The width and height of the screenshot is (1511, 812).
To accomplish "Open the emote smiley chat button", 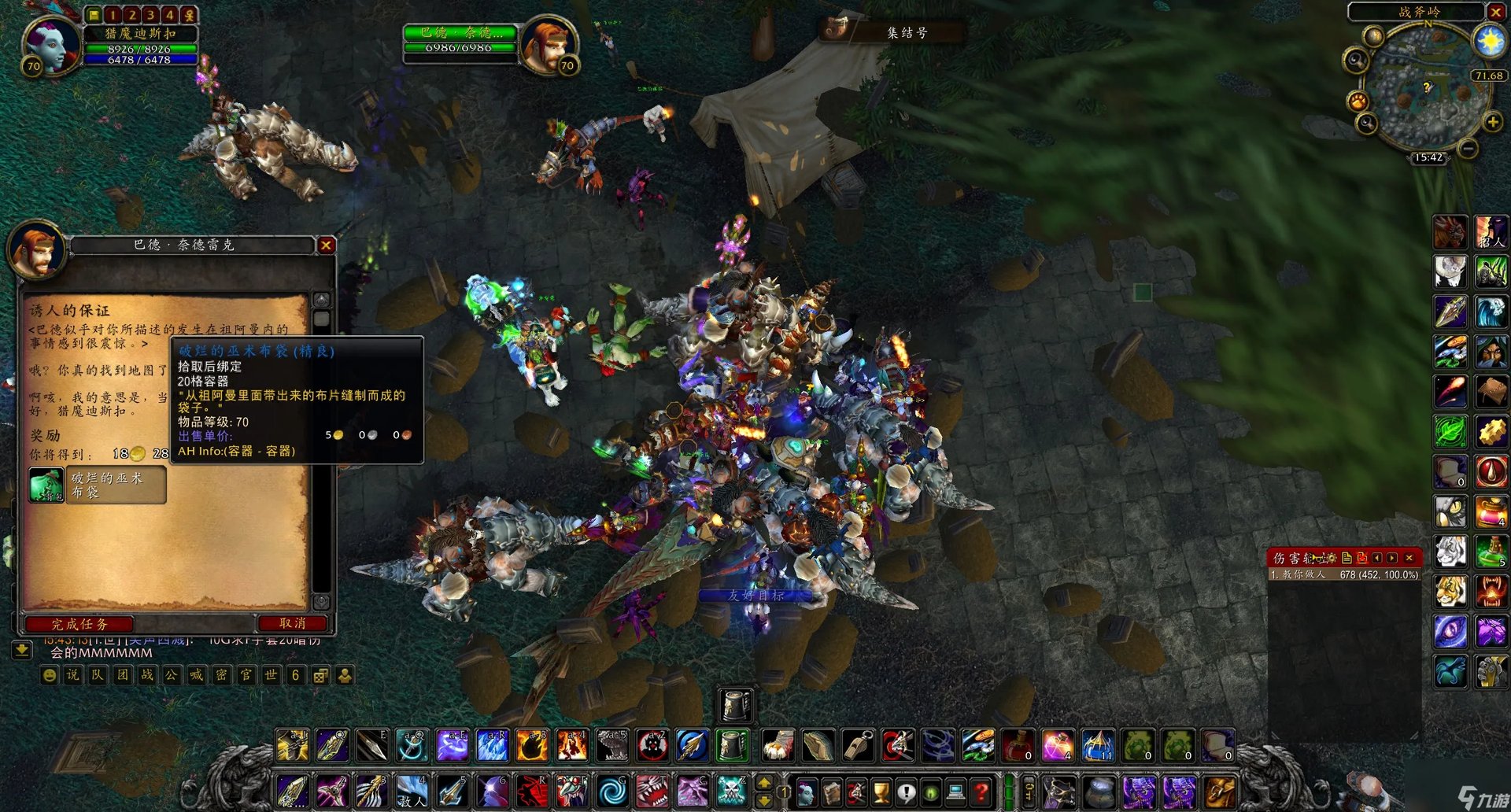I will 49,675.
